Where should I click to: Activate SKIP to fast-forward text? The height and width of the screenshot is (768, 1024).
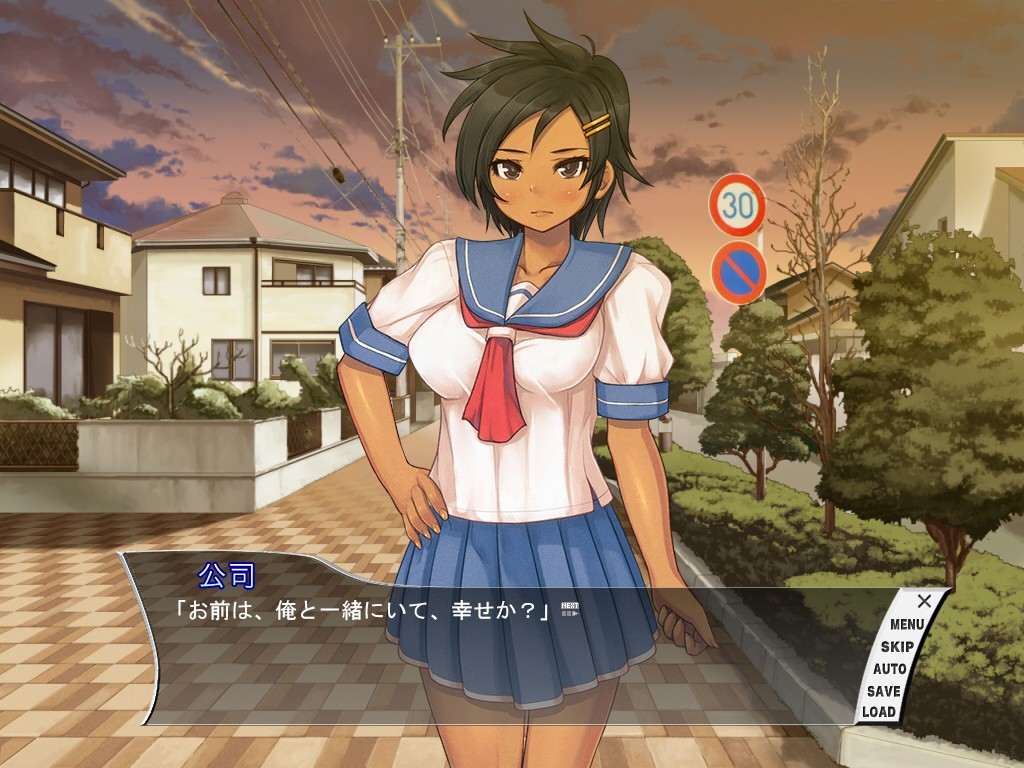point(897,647)
